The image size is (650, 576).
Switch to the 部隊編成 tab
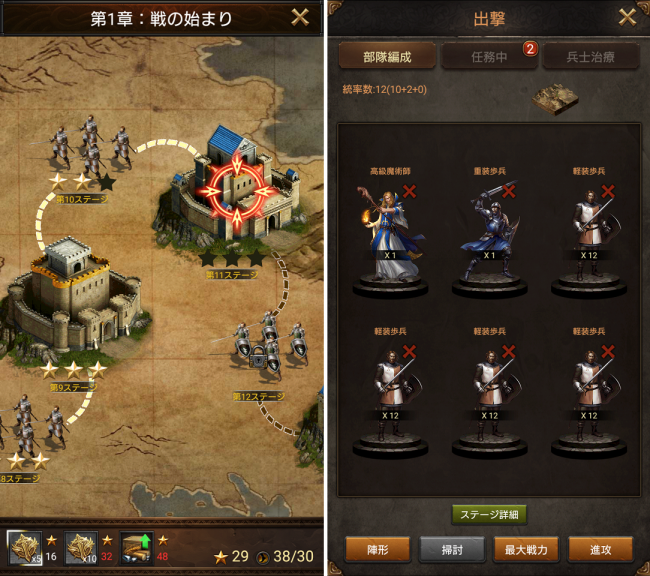click(385, 56)
